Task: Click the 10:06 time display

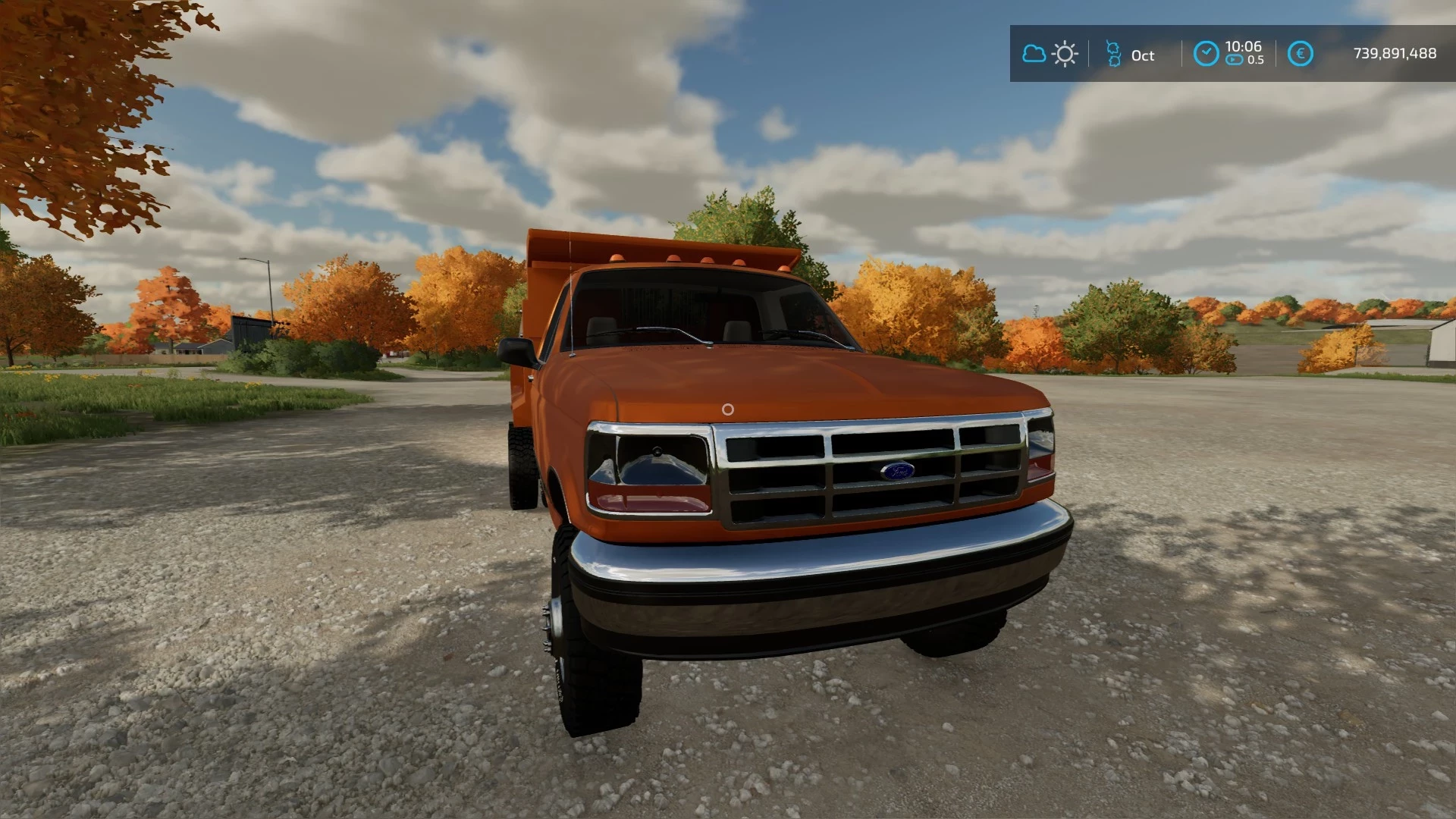Action: click(x=1243, y=45)
